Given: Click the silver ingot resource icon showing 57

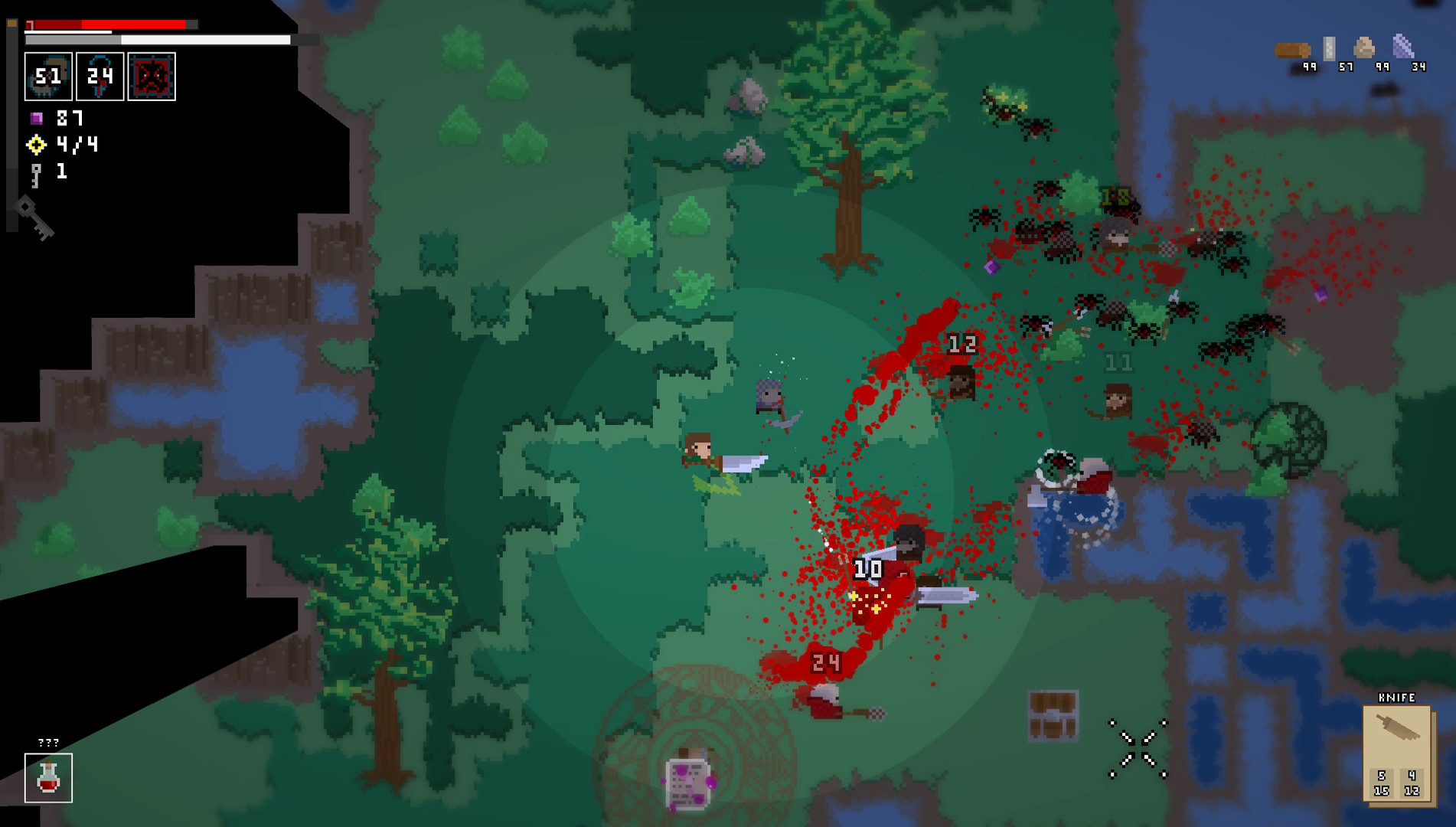Looking at the screenshot, I should click(1330, 47).
